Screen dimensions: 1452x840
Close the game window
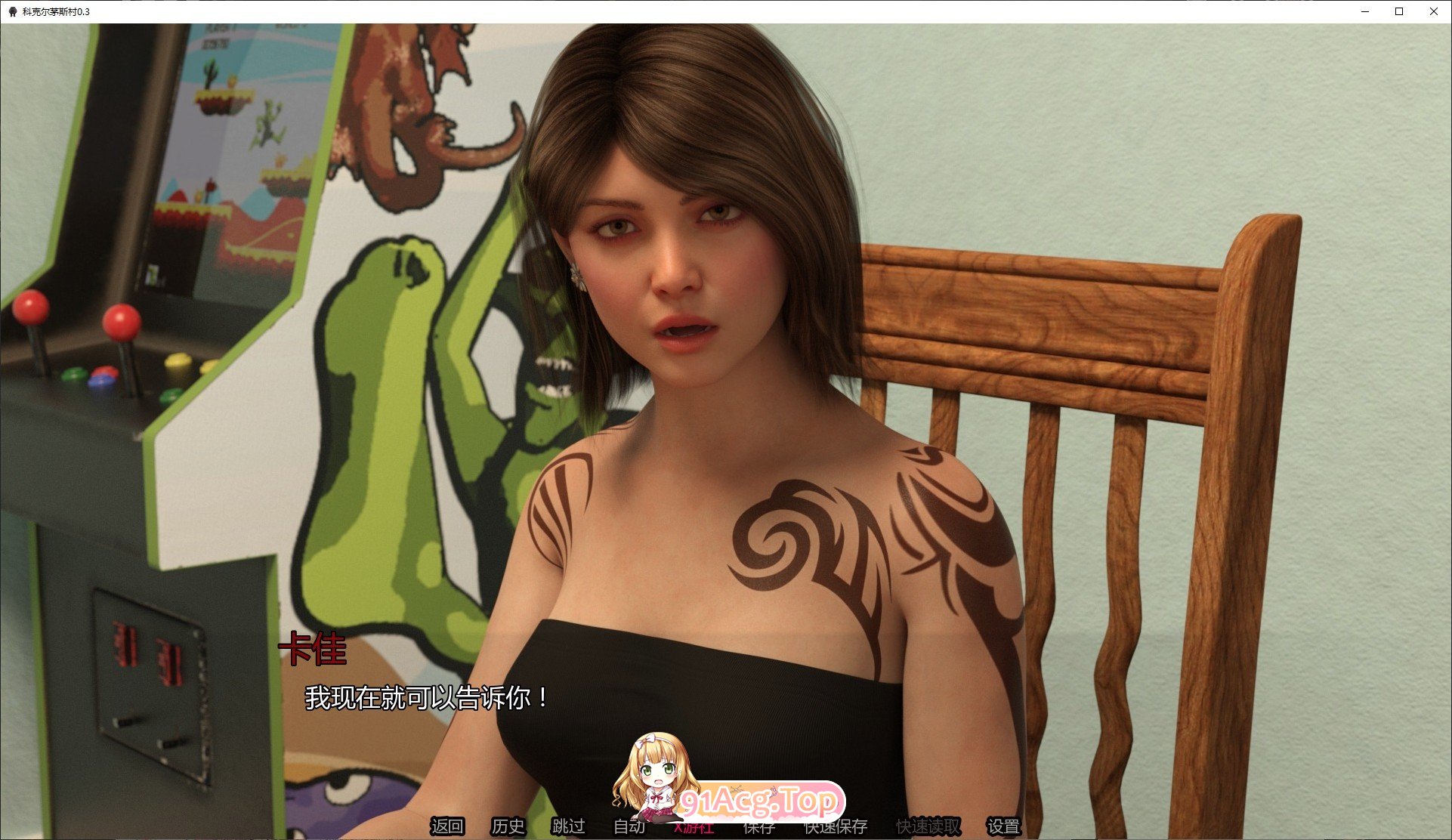(x=1433, y=11)
